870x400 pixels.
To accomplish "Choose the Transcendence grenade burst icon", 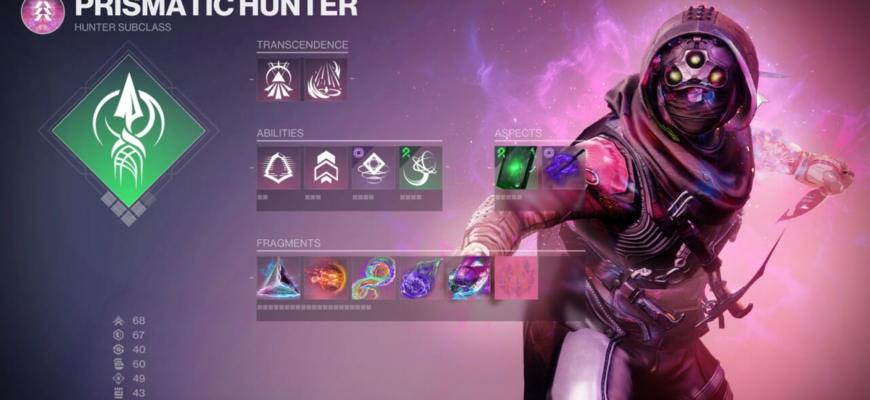I will pyautogui.click(x=325, y=79).
